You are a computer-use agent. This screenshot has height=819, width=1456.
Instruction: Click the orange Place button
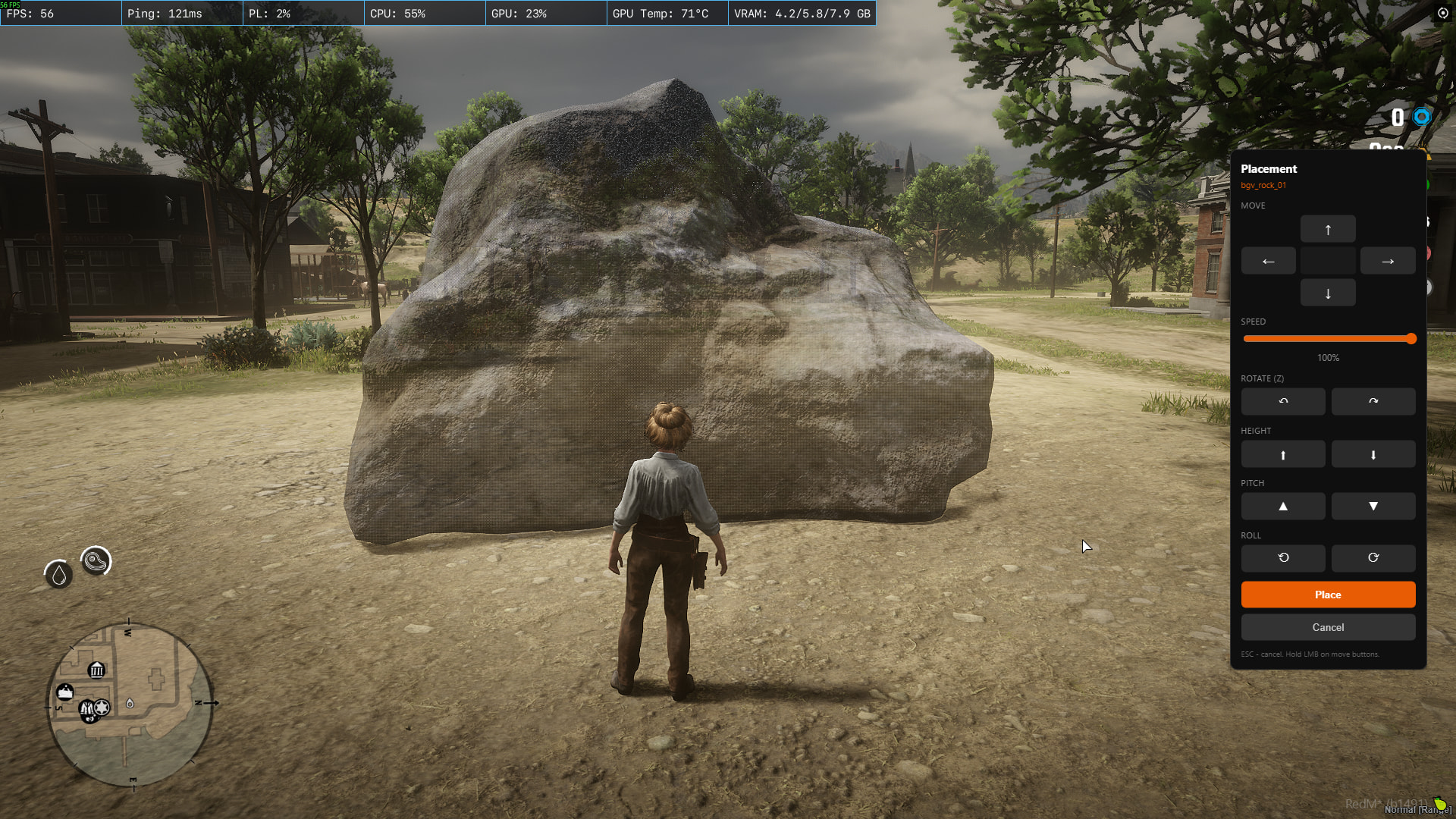[x=1328, y=595]
